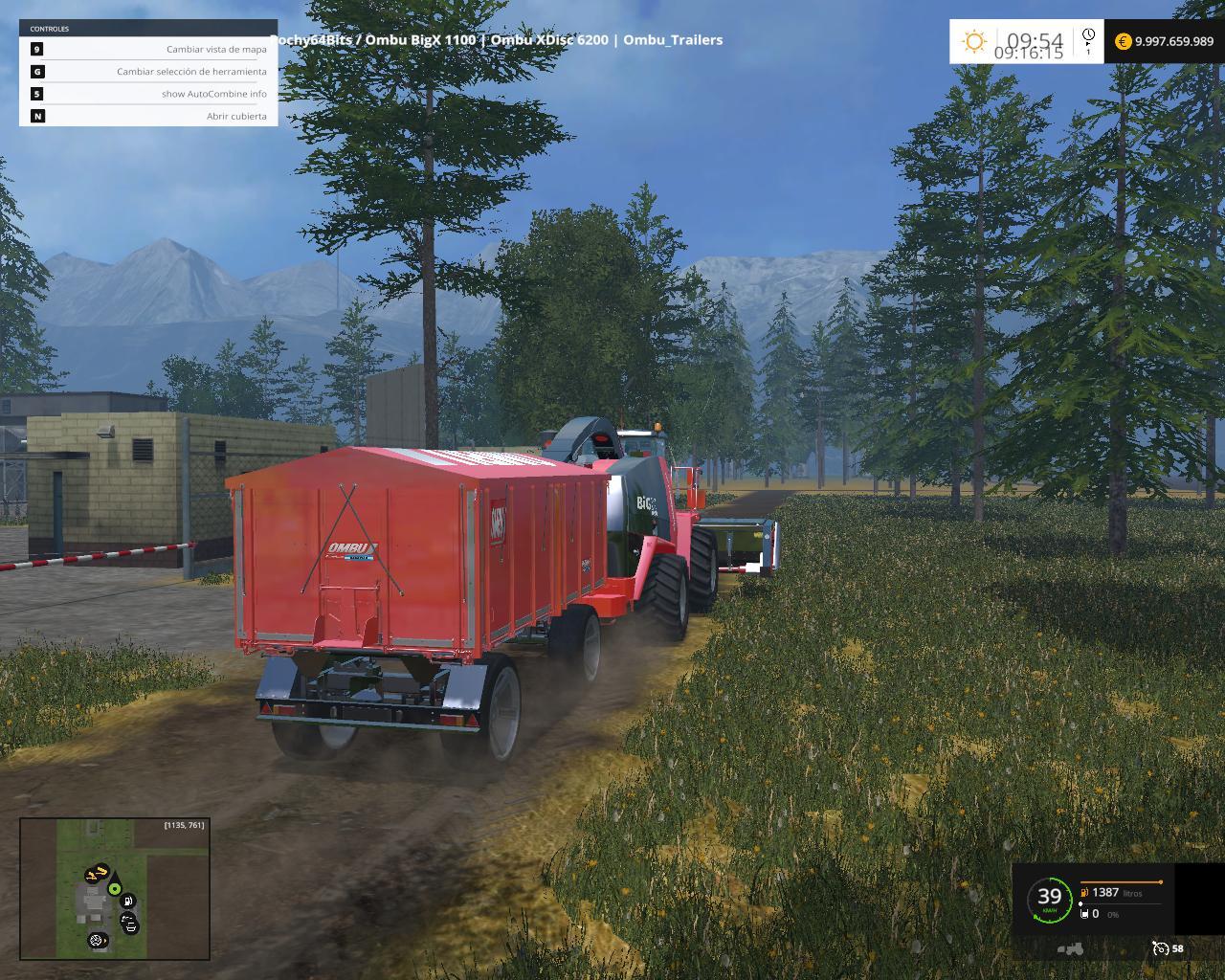The width and height of the screenshot is (1225, 980).
Task: Click the time scale clock icon
Action: click(x=1088, y=40)
